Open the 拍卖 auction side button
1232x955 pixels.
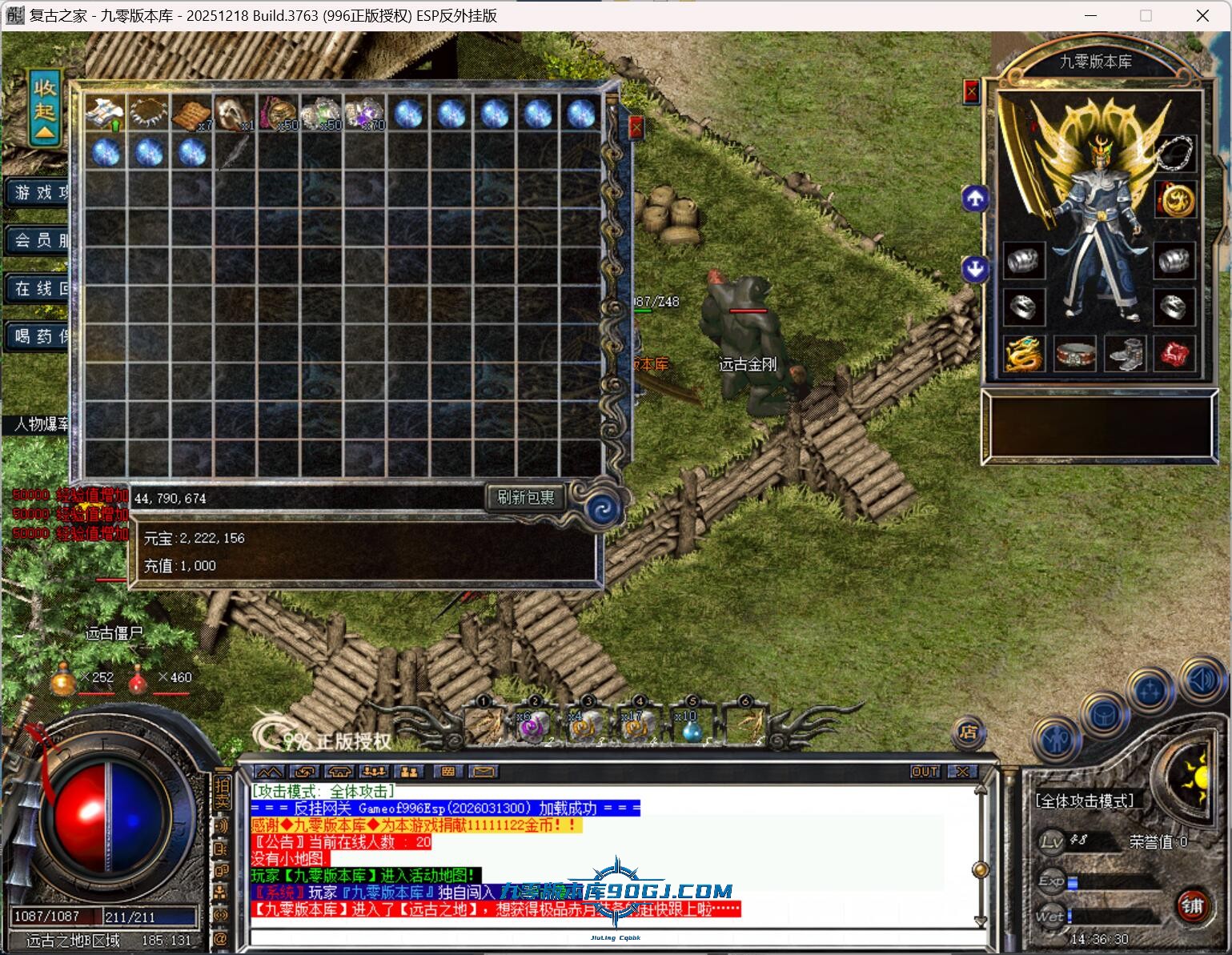222,792
